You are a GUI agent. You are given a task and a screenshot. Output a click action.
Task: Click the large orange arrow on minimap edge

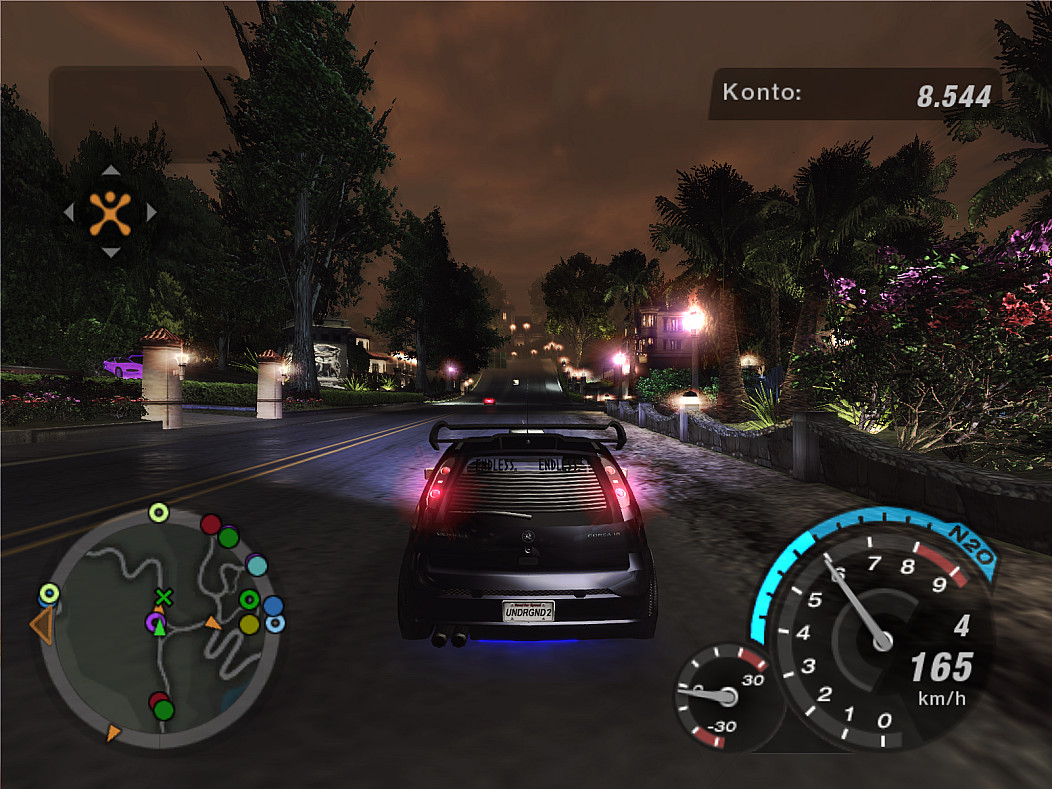click(41, 626)
